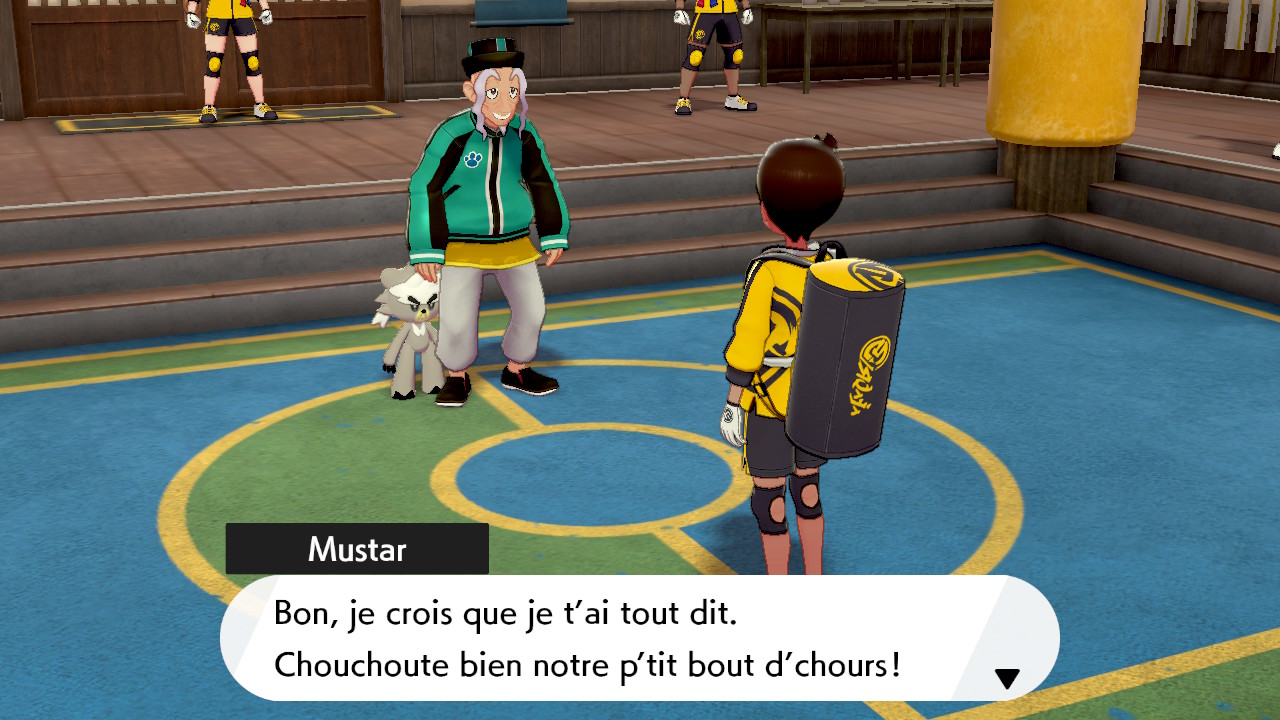Advance dialogue with the black arrow indicator
Image resolution: width=1280 pixels, height=720 pixels.
pos(1007,679)
